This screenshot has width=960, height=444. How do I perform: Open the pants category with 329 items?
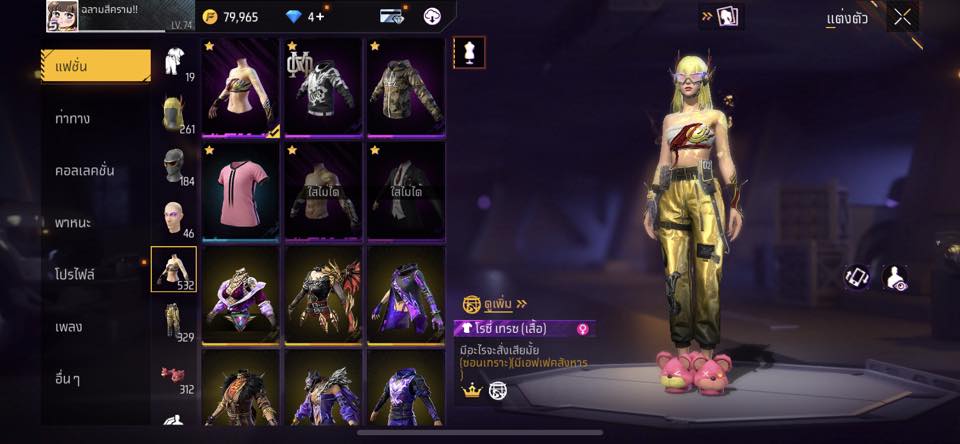tap(175, 321)
